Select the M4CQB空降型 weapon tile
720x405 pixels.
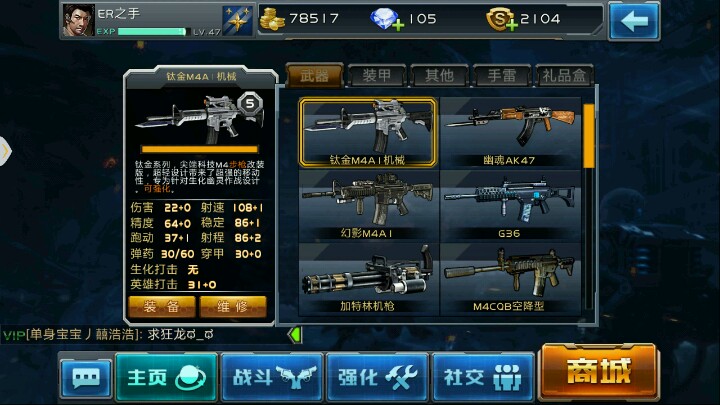click(x=510, y=278)
